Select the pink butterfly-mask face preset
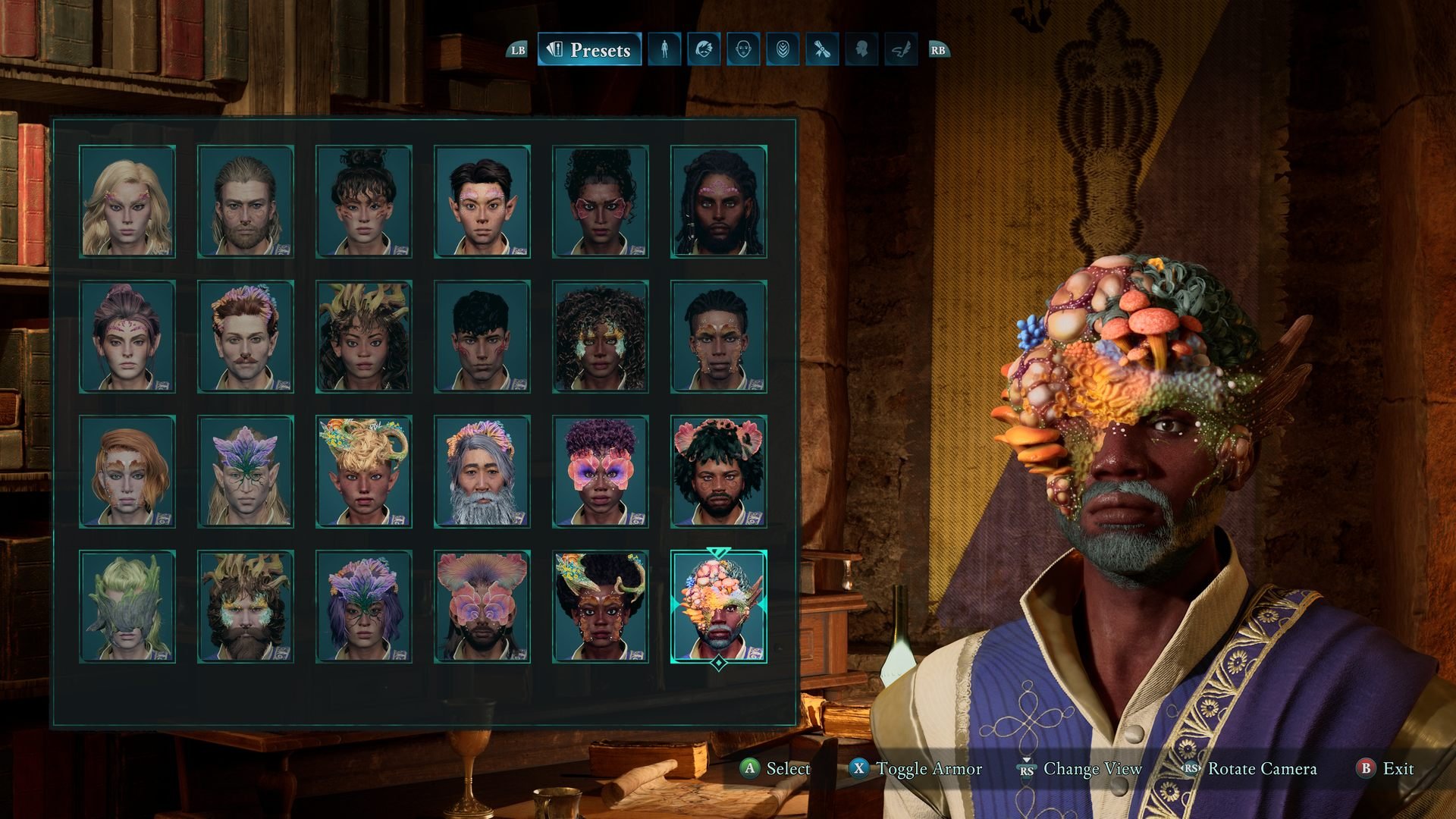The width and height of the screenshot is (1456, 819). pos(601,472)
